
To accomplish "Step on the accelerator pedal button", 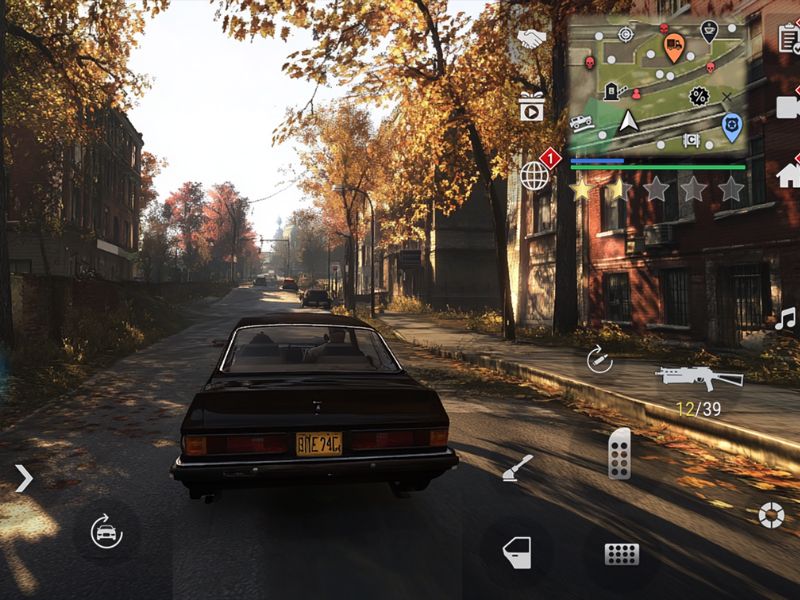I will [620, 454].
